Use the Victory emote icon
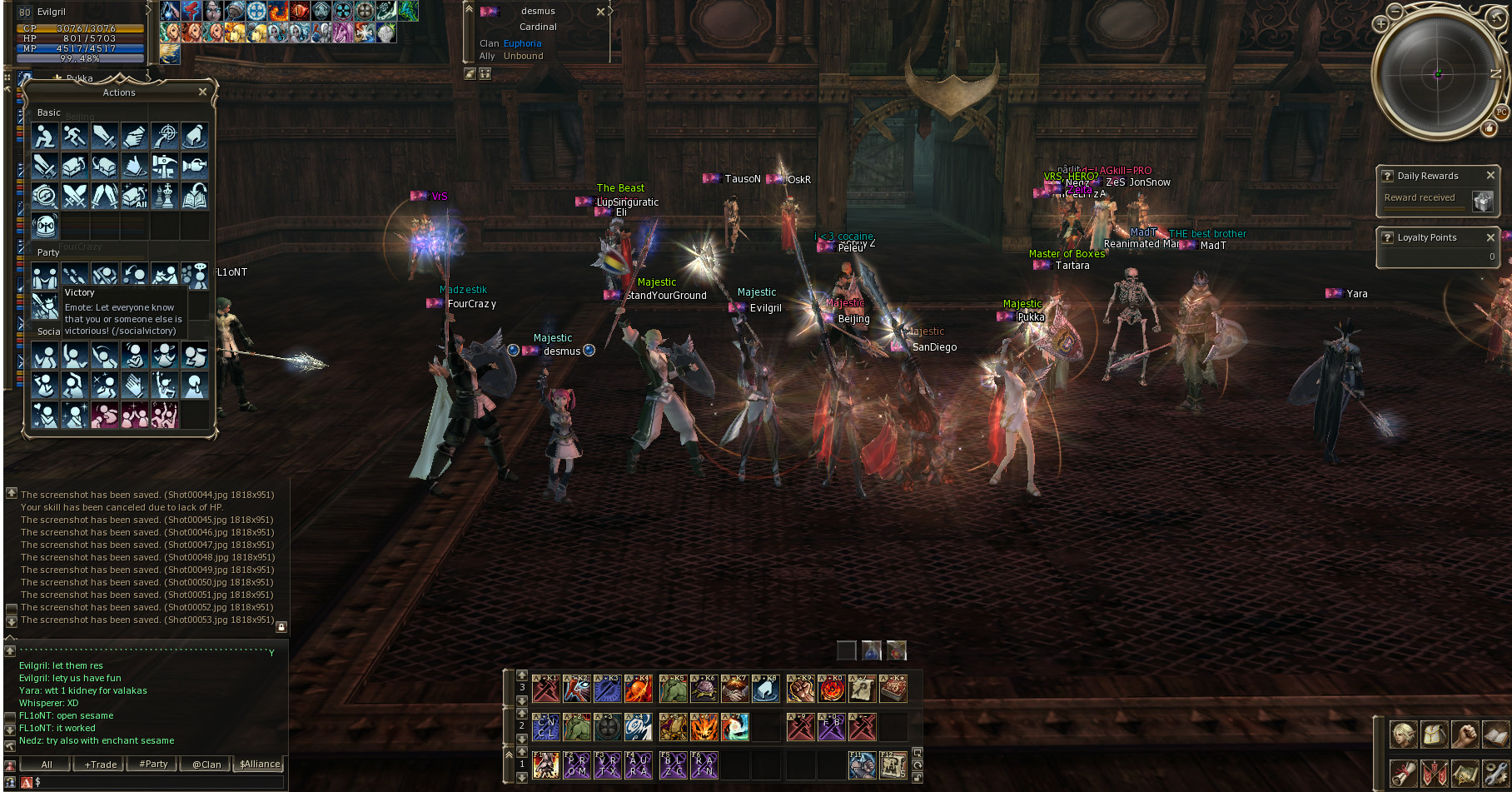Image resolution: width=1512 pixels, height=792 pixels. pyautogui.click(x=45, y=306)
